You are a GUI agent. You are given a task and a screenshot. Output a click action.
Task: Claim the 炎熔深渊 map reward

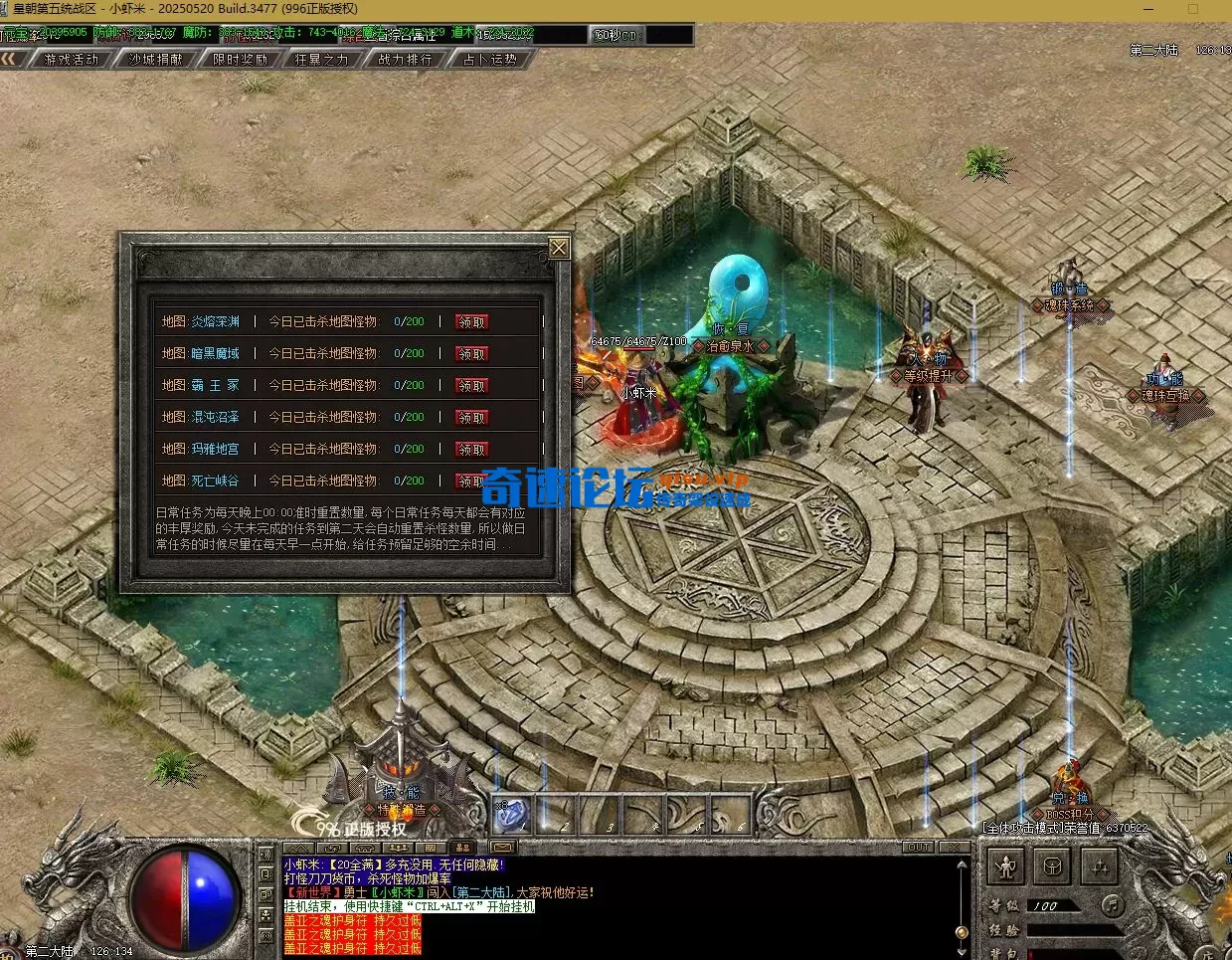click(x=471, y=322)
